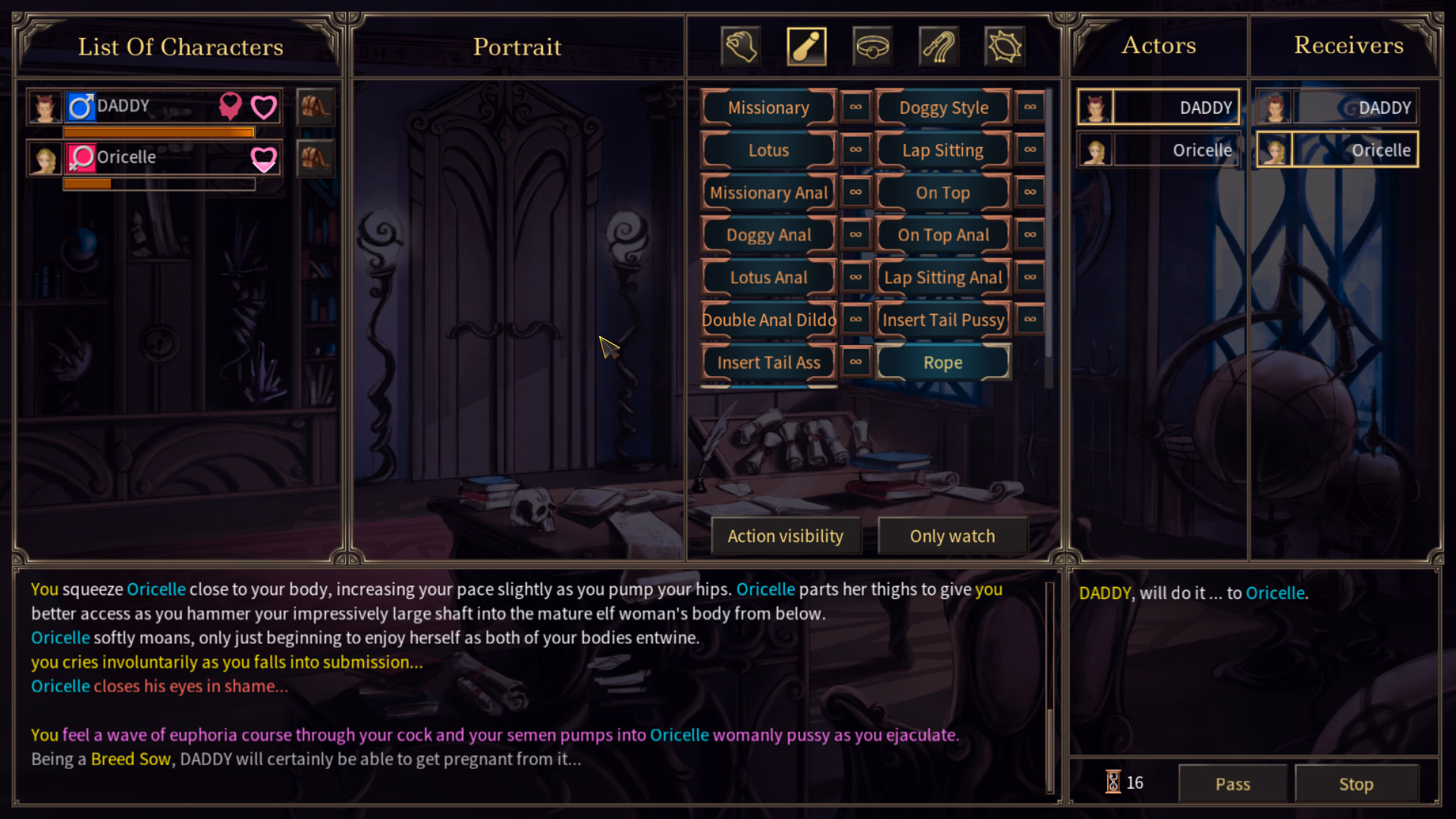The width and height of the screenshot is (1456, 819).
Task: Open the spiked collar icon category
Action: pyautogui.click(x=1004, y=47)
